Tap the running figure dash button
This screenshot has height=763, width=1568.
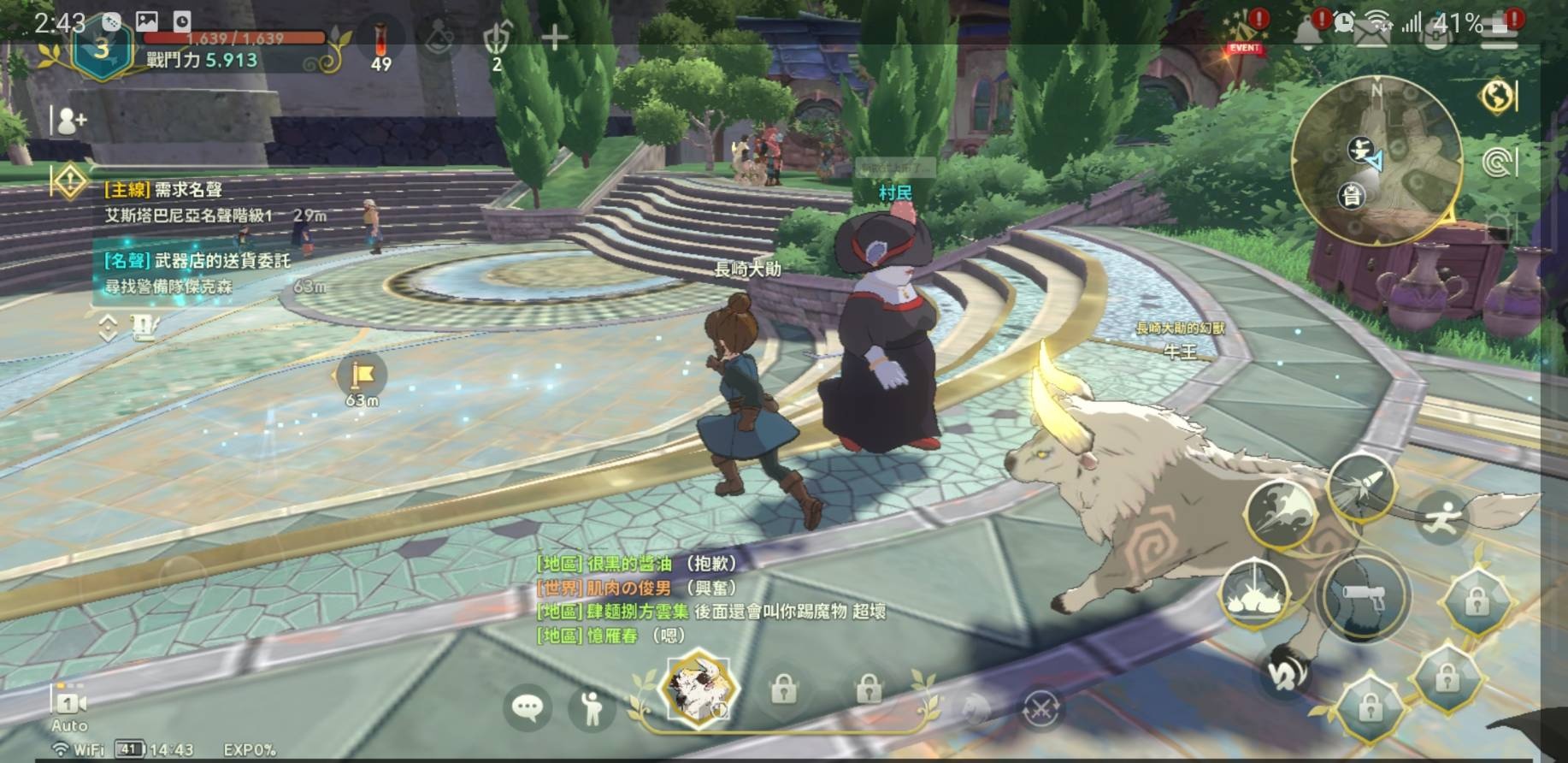[x=1445, y=517]
